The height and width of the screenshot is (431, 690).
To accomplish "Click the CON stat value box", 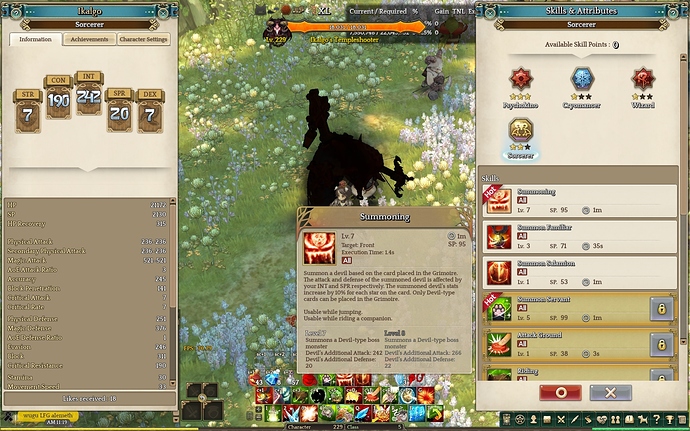I will (58, 101).
